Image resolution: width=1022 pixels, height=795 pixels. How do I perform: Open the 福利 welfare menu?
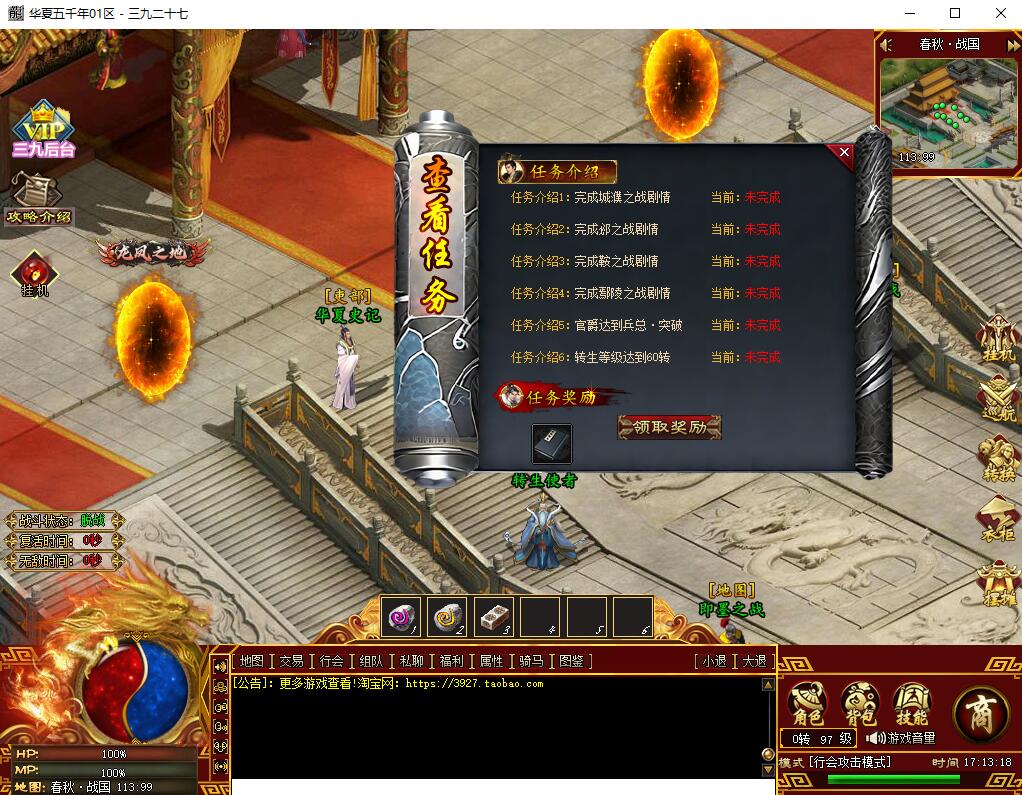coord(451,661)
